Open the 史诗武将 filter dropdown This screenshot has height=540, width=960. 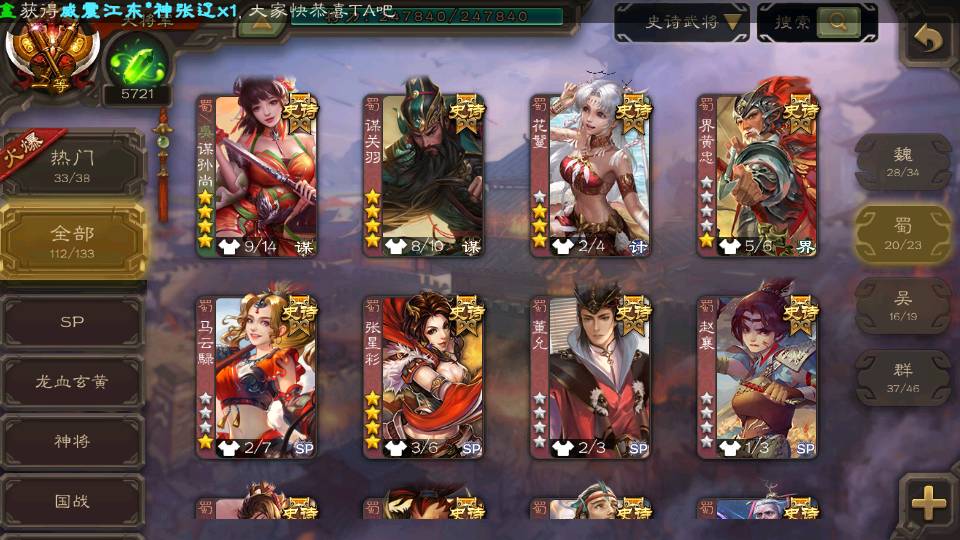(x=681, y=22)
